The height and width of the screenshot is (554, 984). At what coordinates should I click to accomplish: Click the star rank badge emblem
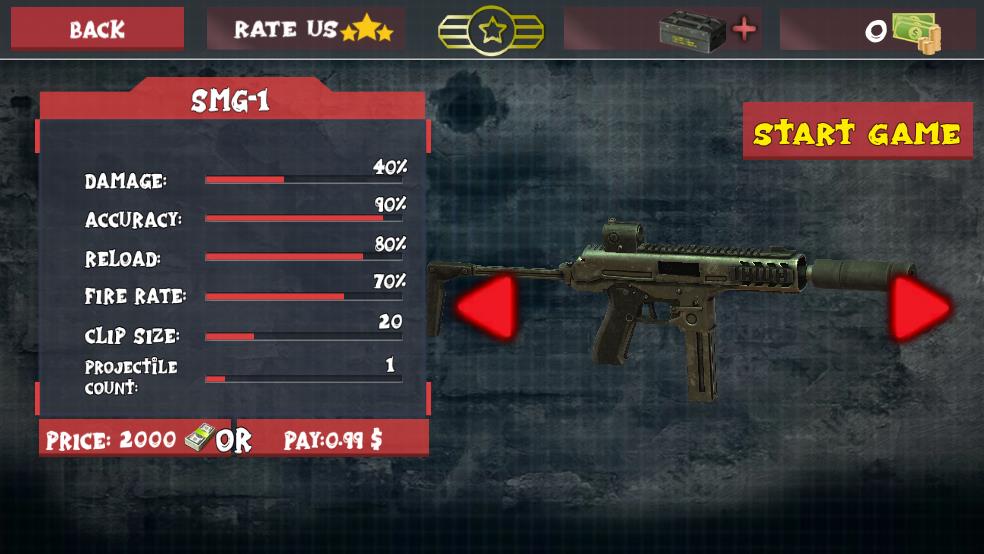491,30
